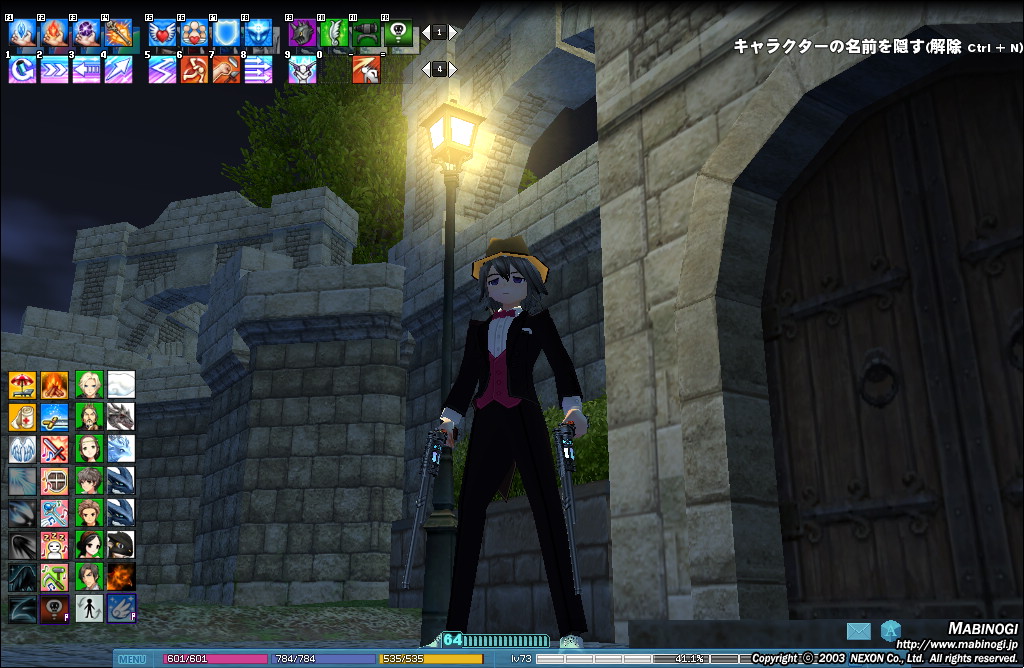Viewport: 1024px width, 668px height.
Task: Activate the sword with music notes skill
Action: click(x=54, y=448)
